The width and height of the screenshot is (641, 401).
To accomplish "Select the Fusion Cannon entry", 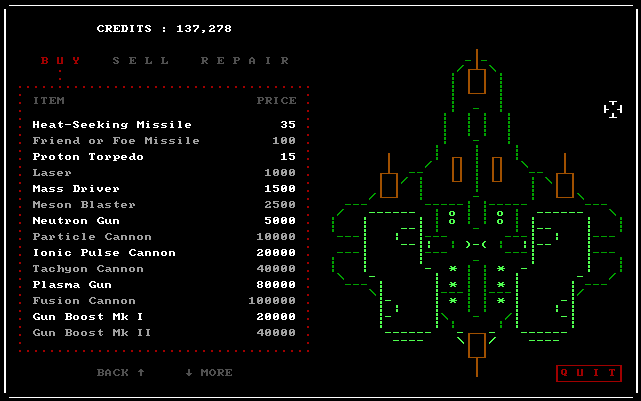I will pos(84,301).
